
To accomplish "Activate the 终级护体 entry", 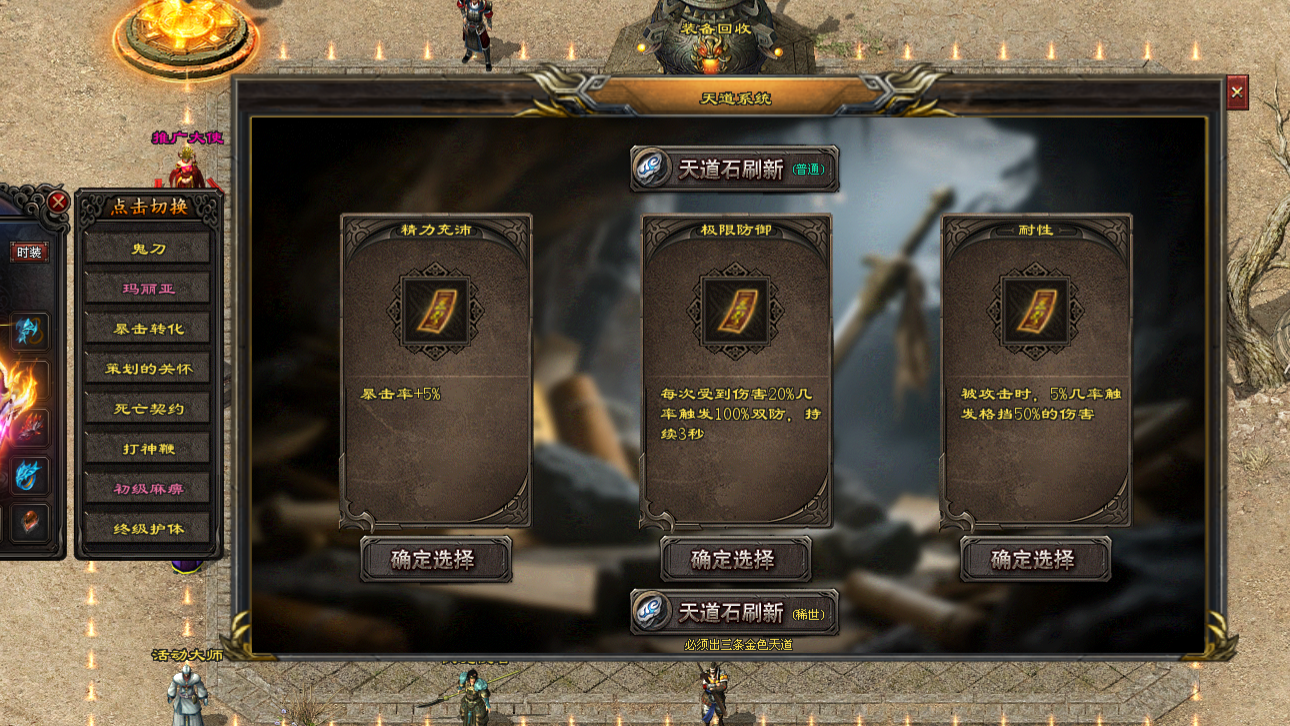I will click(x=147, y=528).
